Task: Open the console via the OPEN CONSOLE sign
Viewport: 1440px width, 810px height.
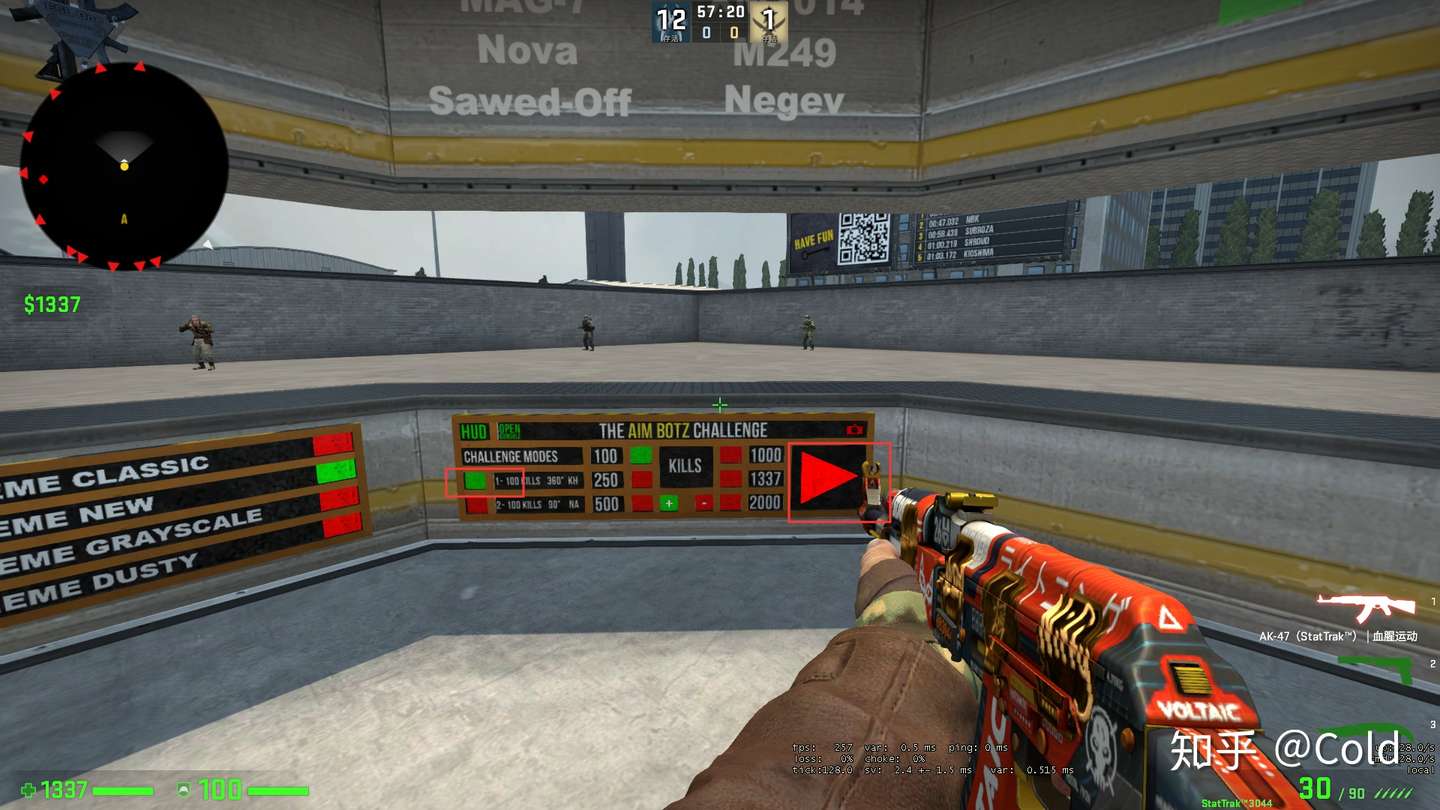Action: tap(508, 429)
